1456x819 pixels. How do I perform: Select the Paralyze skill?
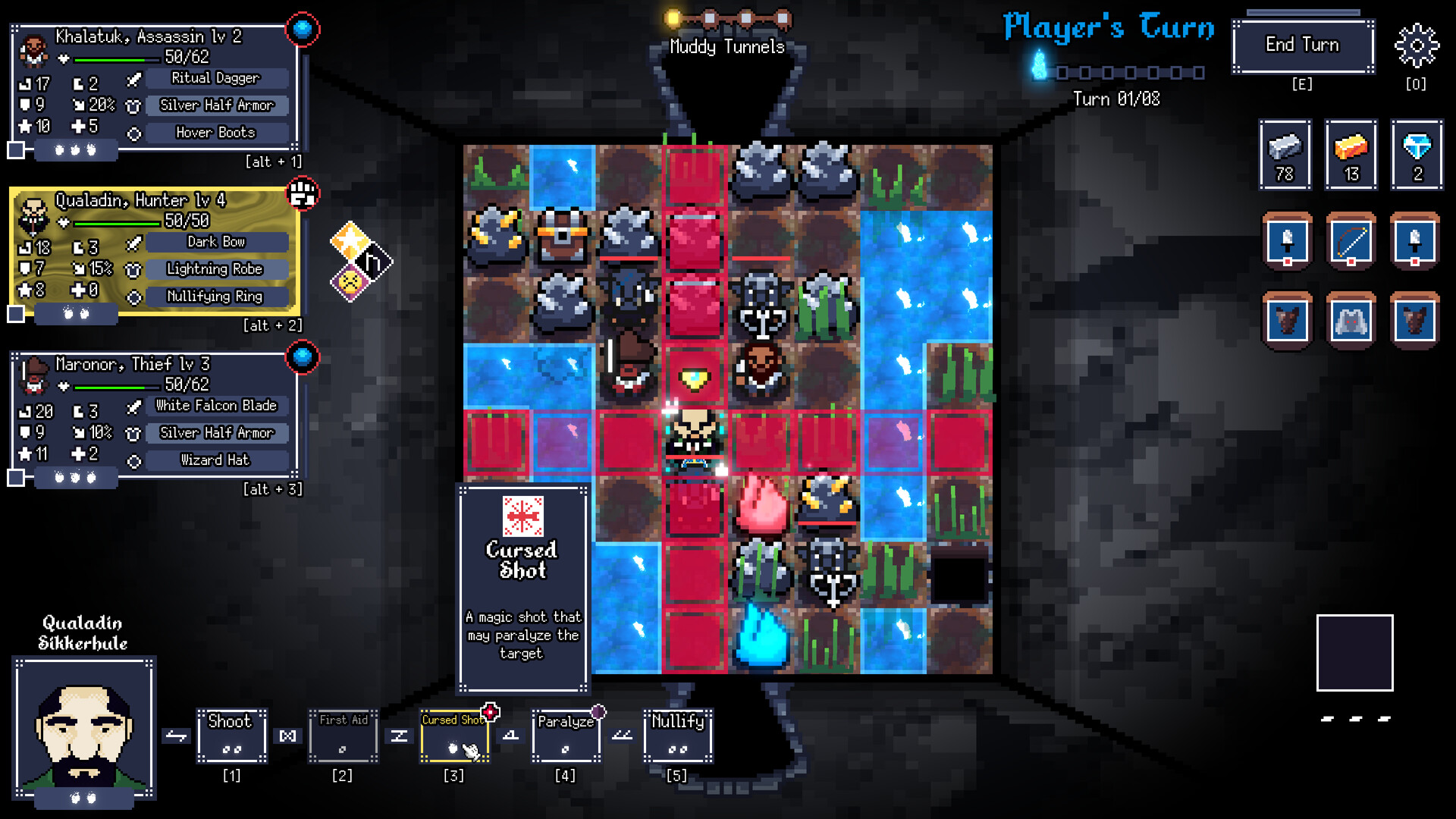point(565,733)
